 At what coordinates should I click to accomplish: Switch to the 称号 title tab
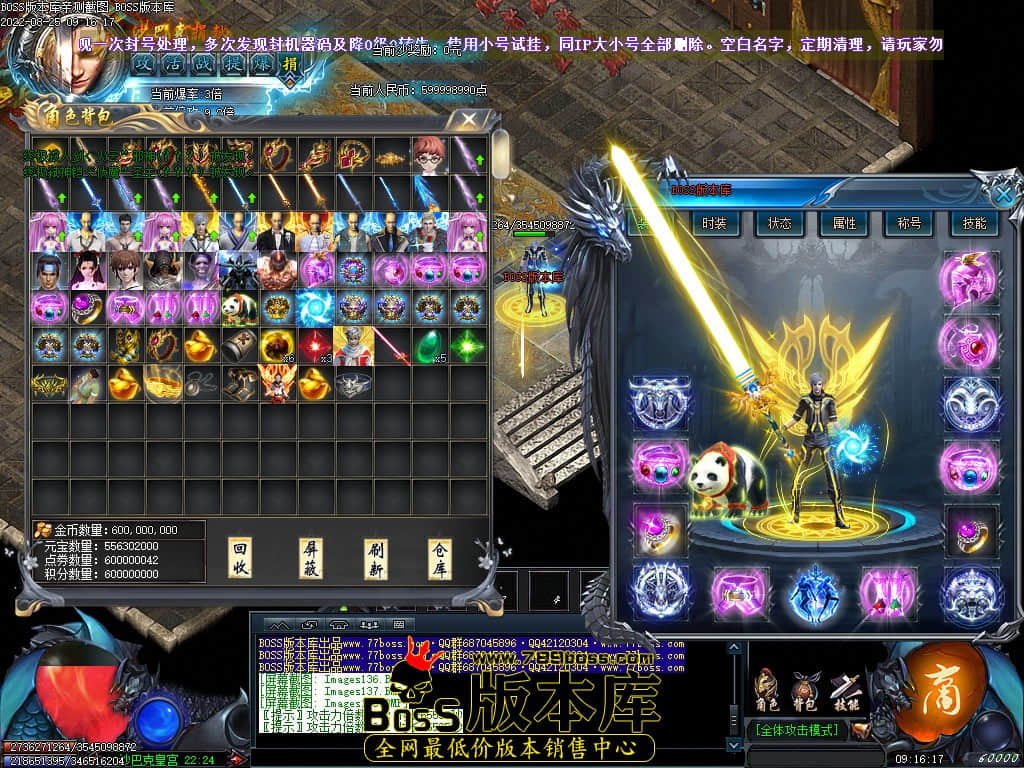909,224
